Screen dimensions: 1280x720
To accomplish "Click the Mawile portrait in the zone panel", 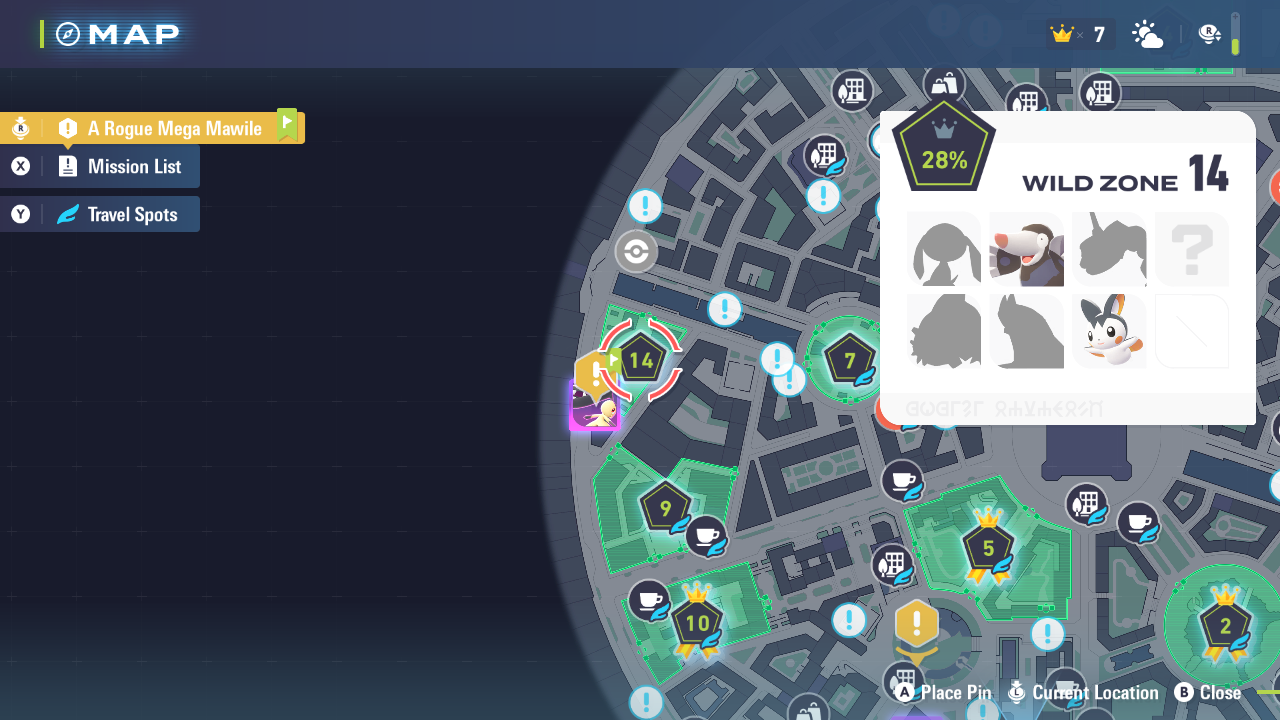I will tap(1026, 249).
